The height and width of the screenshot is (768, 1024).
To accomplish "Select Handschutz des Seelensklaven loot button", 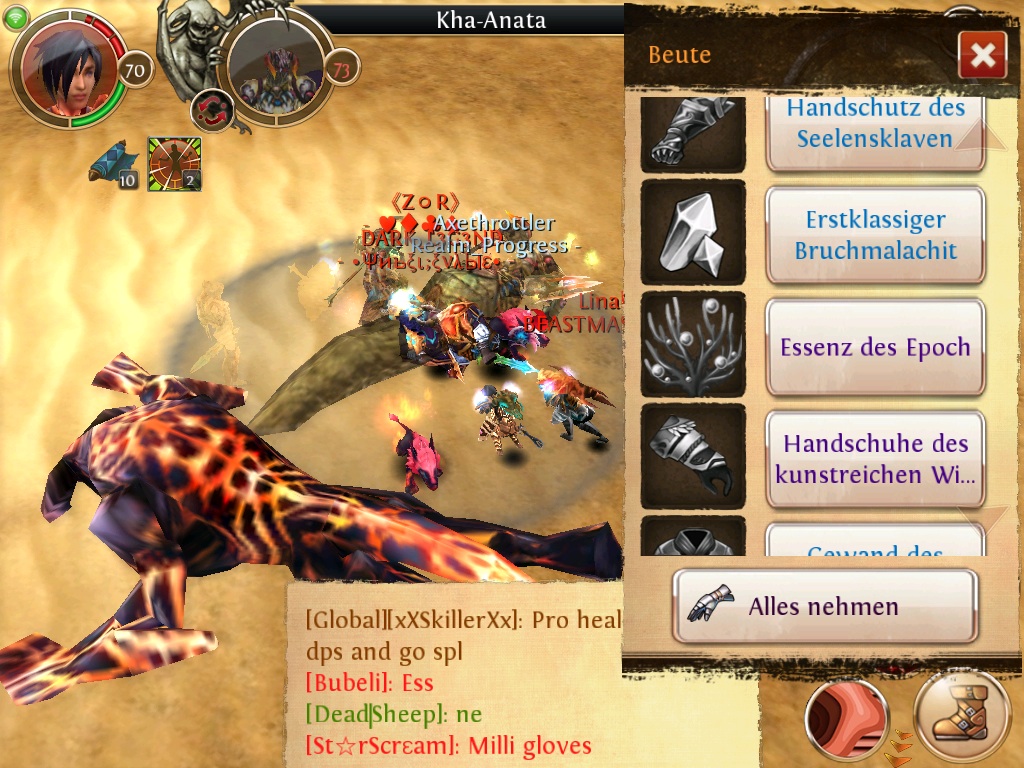I will coord(875,123).
